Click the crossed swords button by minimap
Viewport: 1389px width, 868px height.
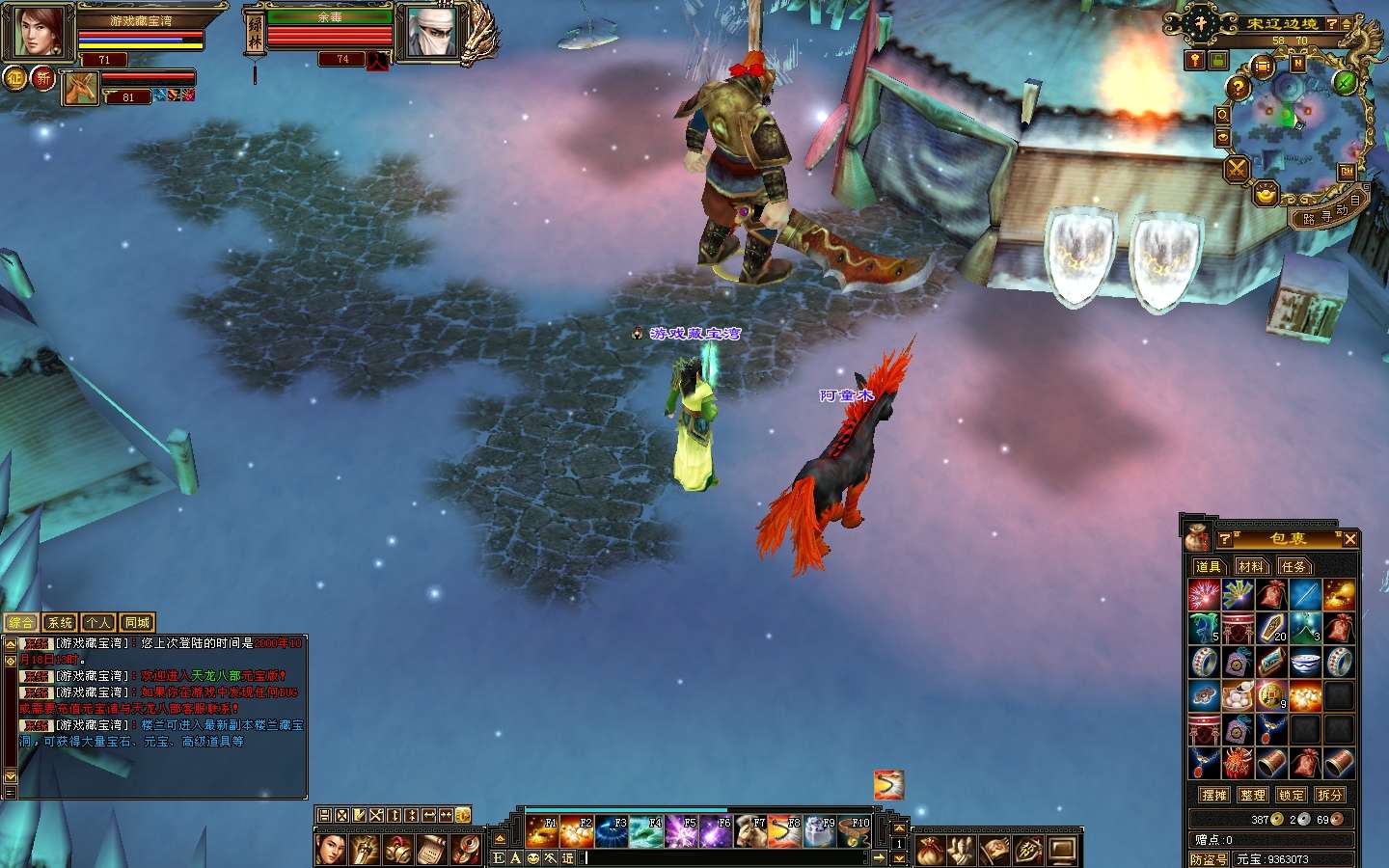coord(1237,170)
